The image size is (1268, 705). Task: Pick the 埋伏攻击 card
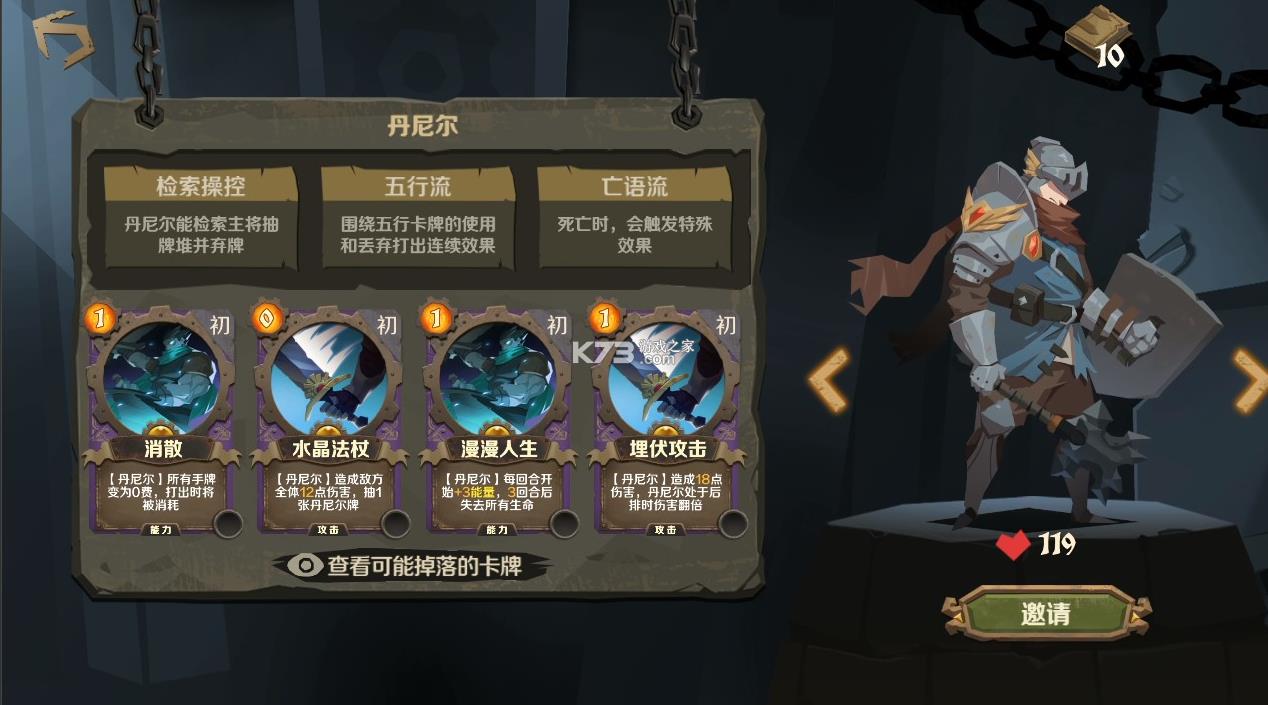click(668, 420)
